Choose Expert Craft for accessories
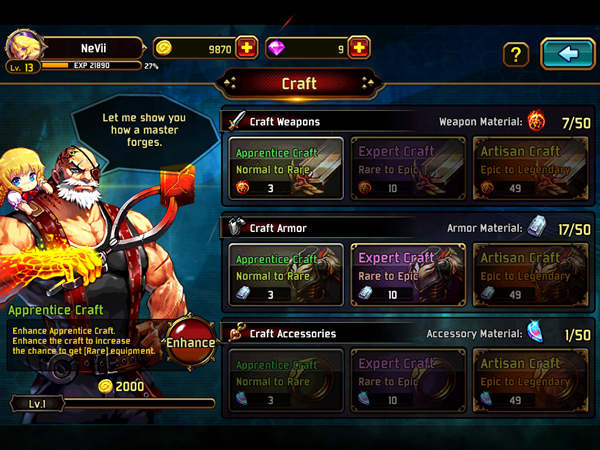Screen dimensions: 600x450 (407, 380)
